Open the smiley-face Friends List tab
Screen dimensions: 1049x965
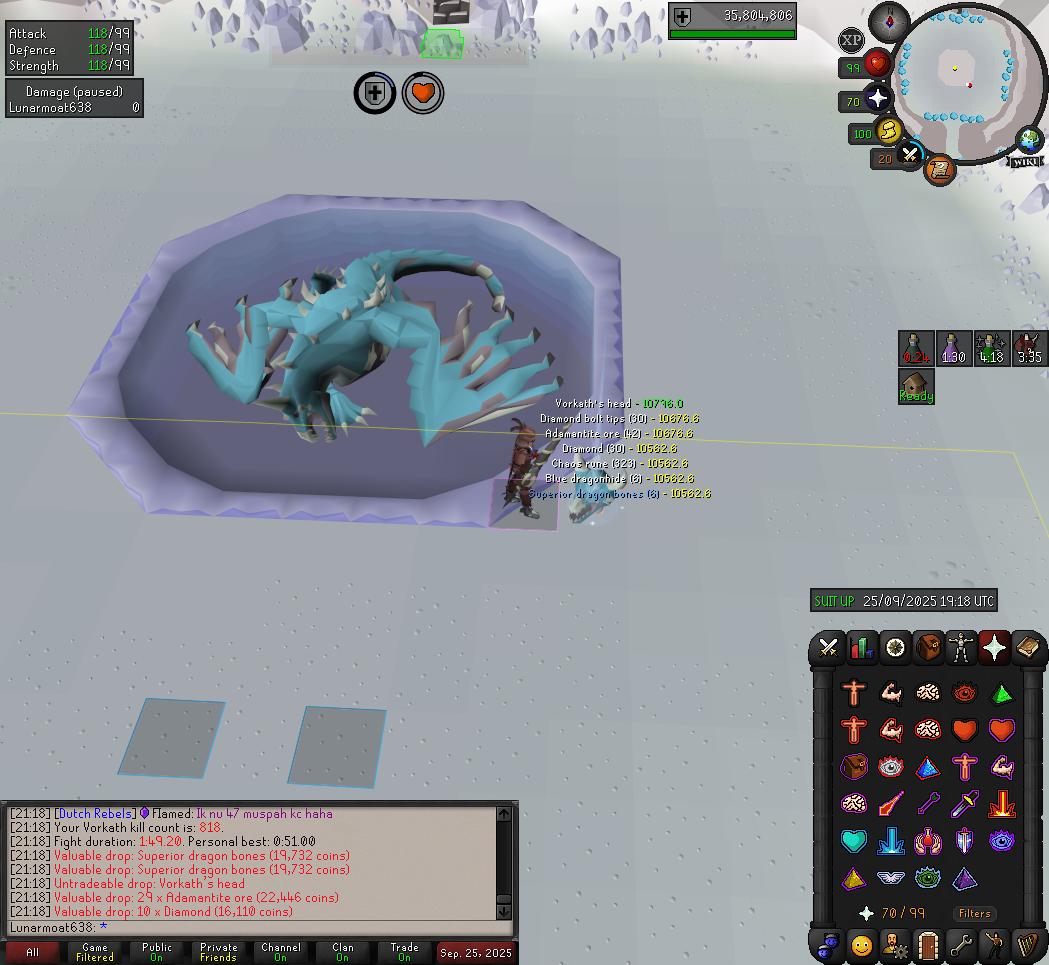861,944
